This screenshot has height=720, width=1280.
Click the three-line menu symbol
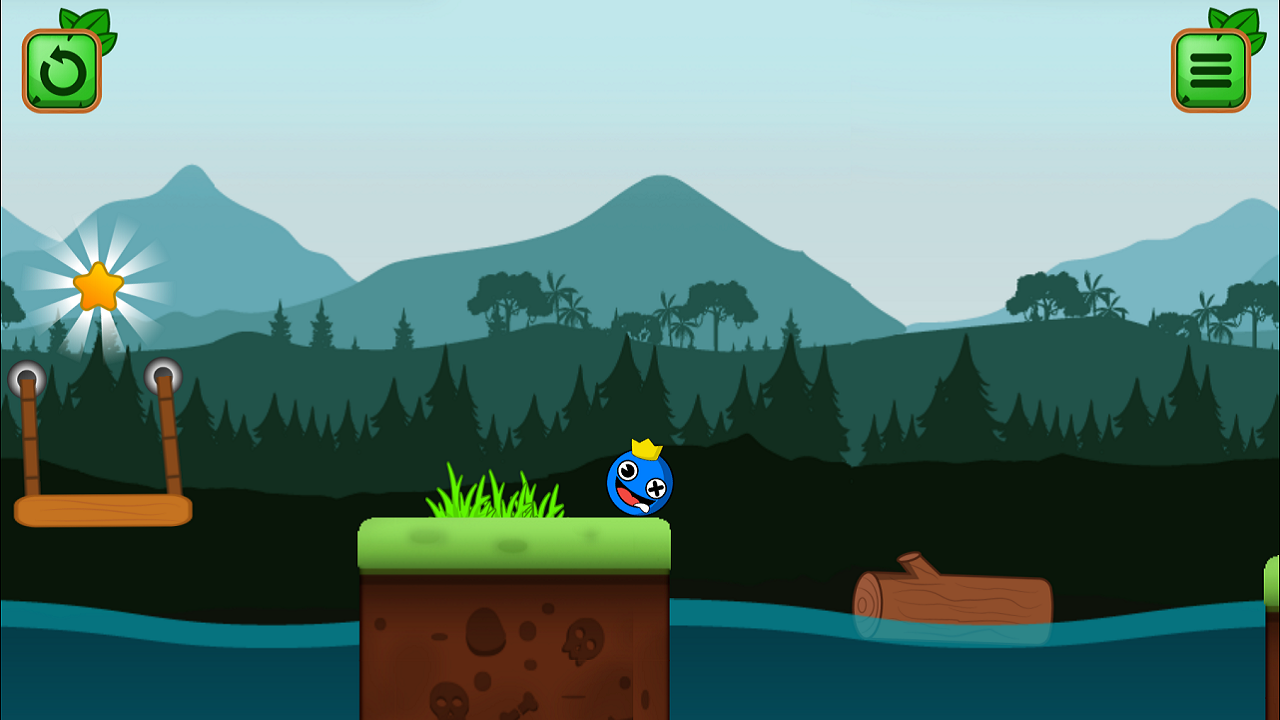click(1210, 69)
